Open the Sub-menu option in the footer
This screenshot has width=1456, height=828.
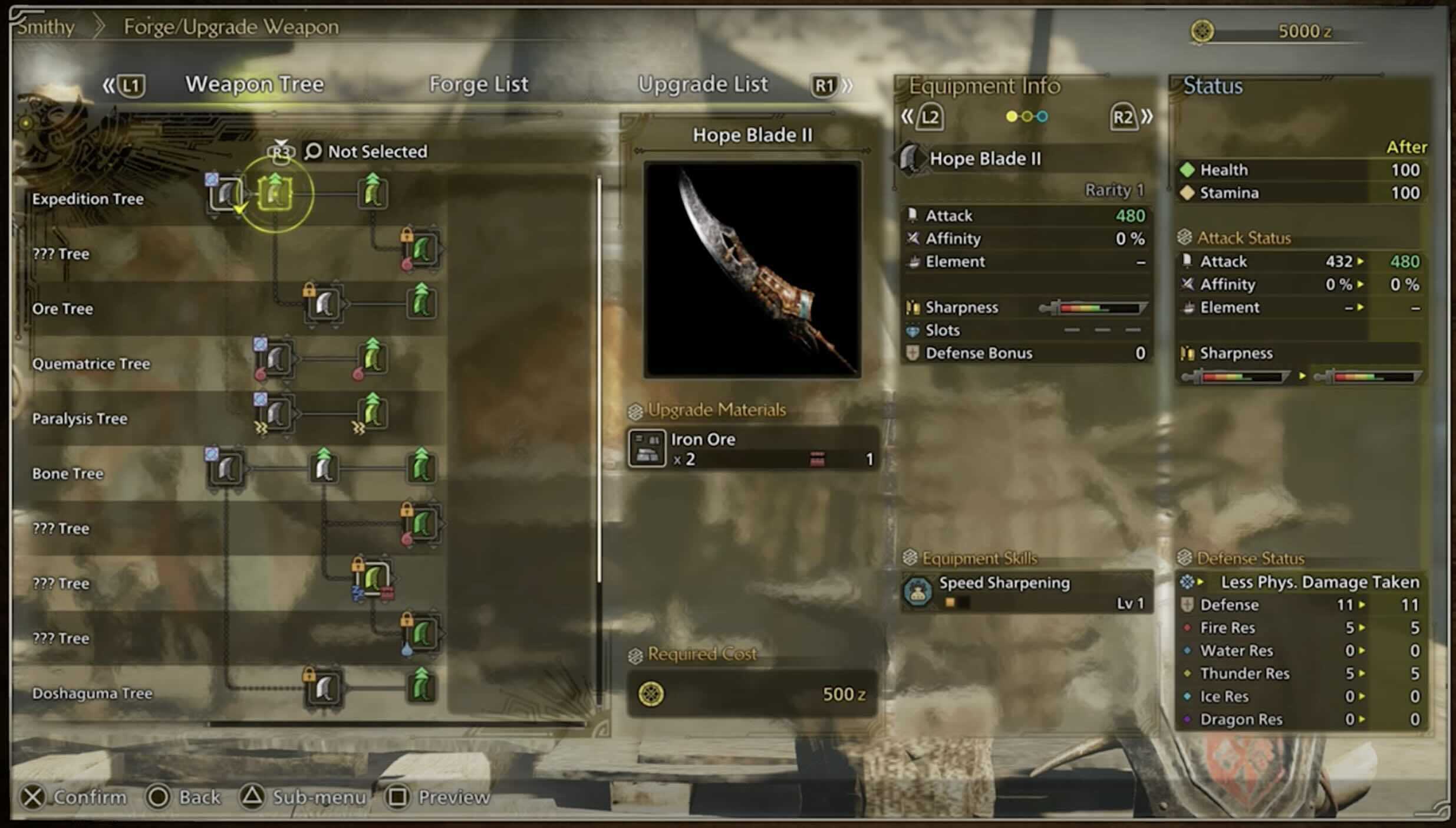click(x=303, y=797)
